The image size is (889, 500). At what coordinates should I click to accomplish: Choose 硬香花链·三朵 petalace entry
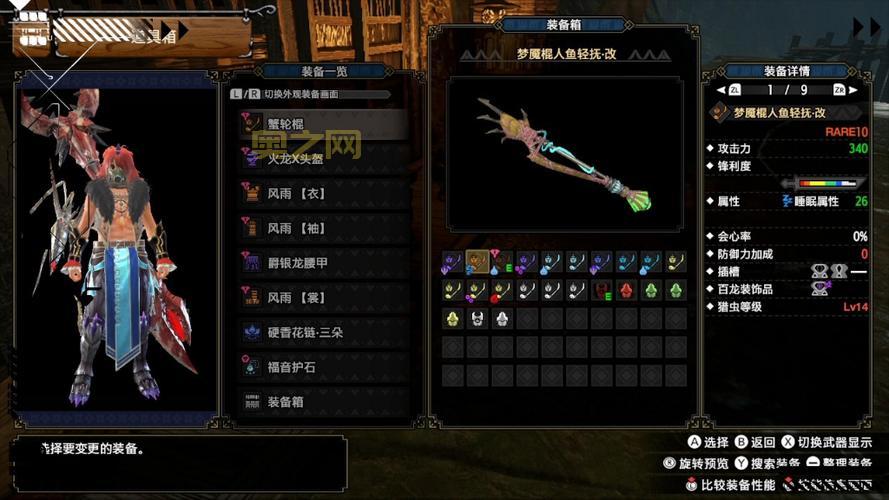tap(322, 332)
